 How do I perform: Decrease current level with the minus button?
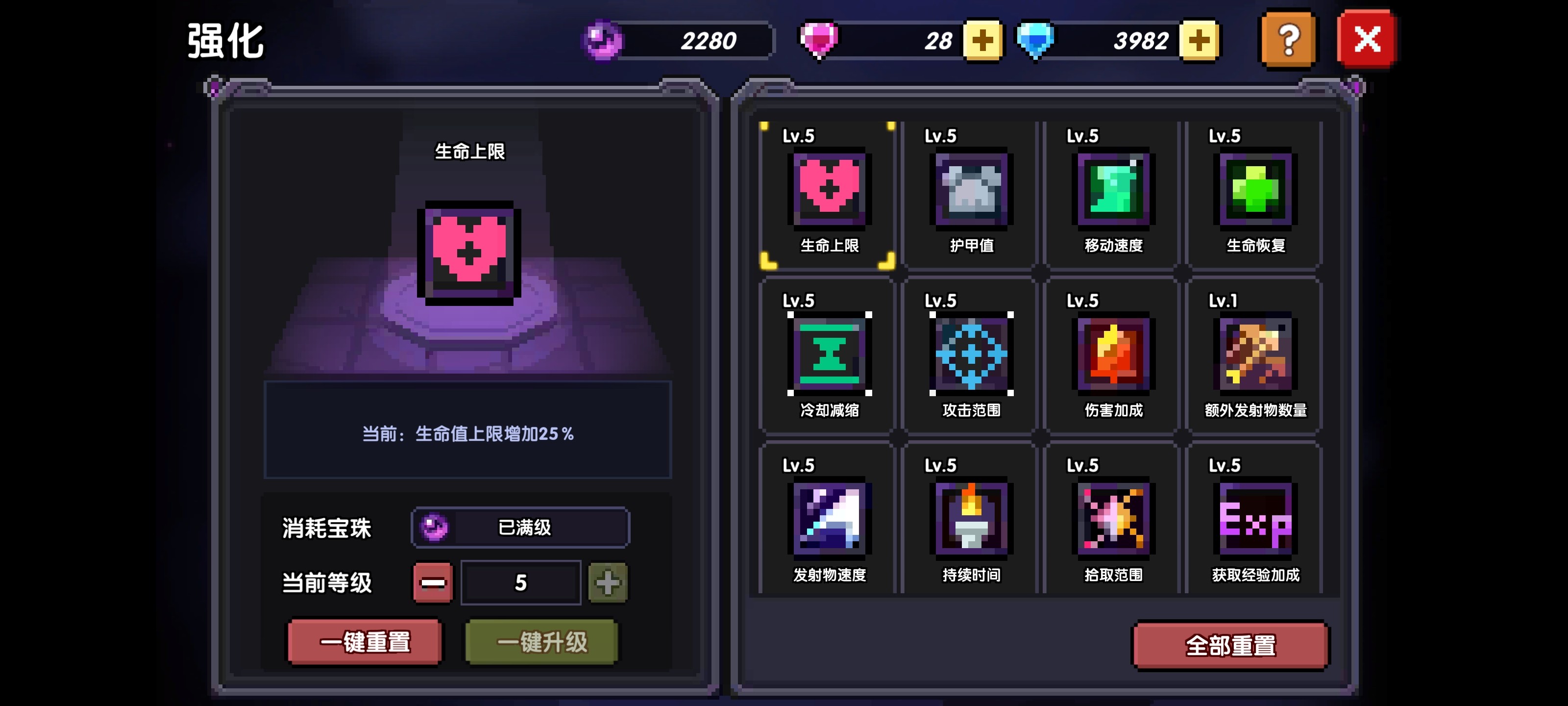(433, 583)
